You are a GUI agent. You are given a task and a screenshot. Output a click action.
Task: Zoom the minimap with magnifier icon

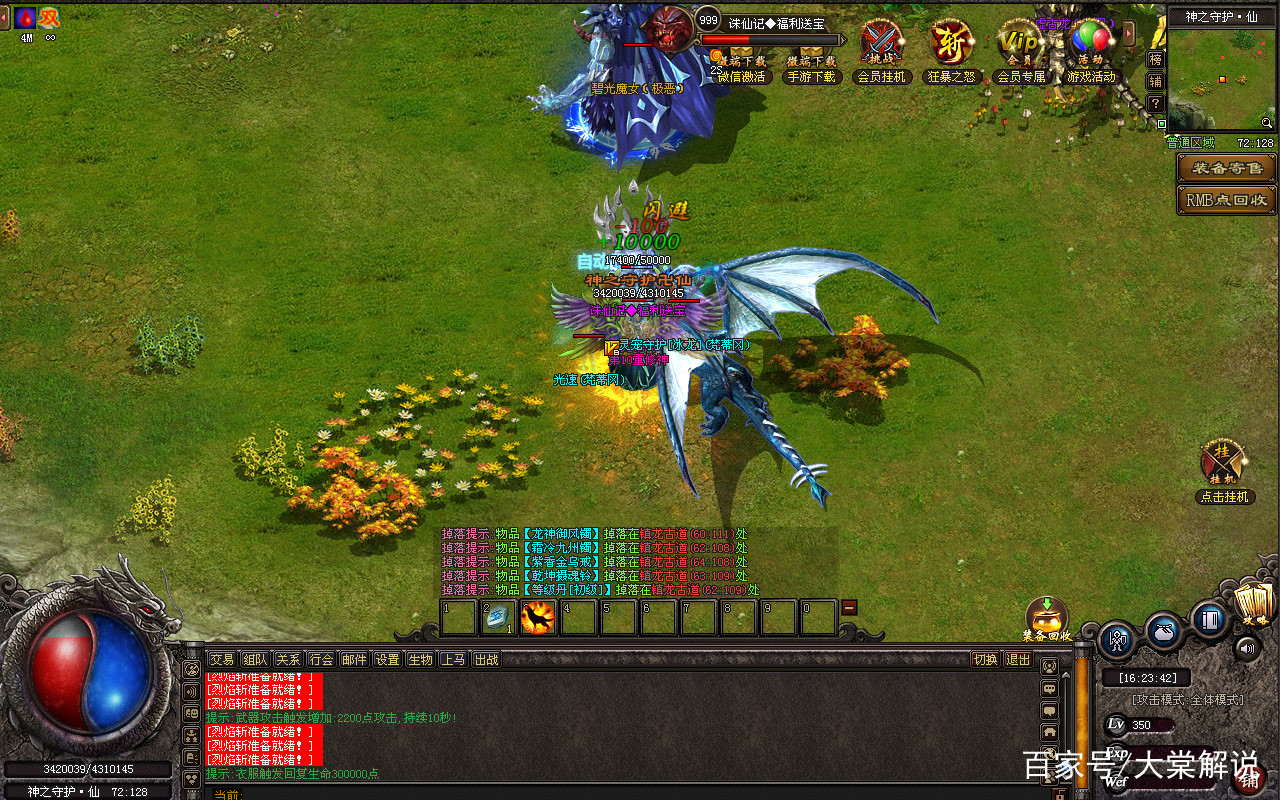(1267, 123)
